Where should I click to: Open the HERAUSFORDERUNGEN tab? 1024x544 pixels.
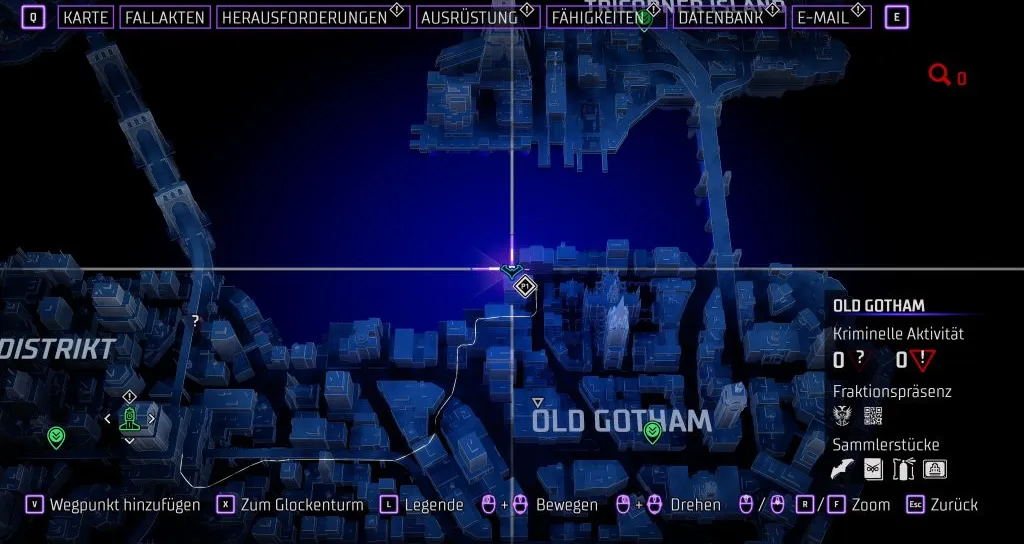click(304, 18)
